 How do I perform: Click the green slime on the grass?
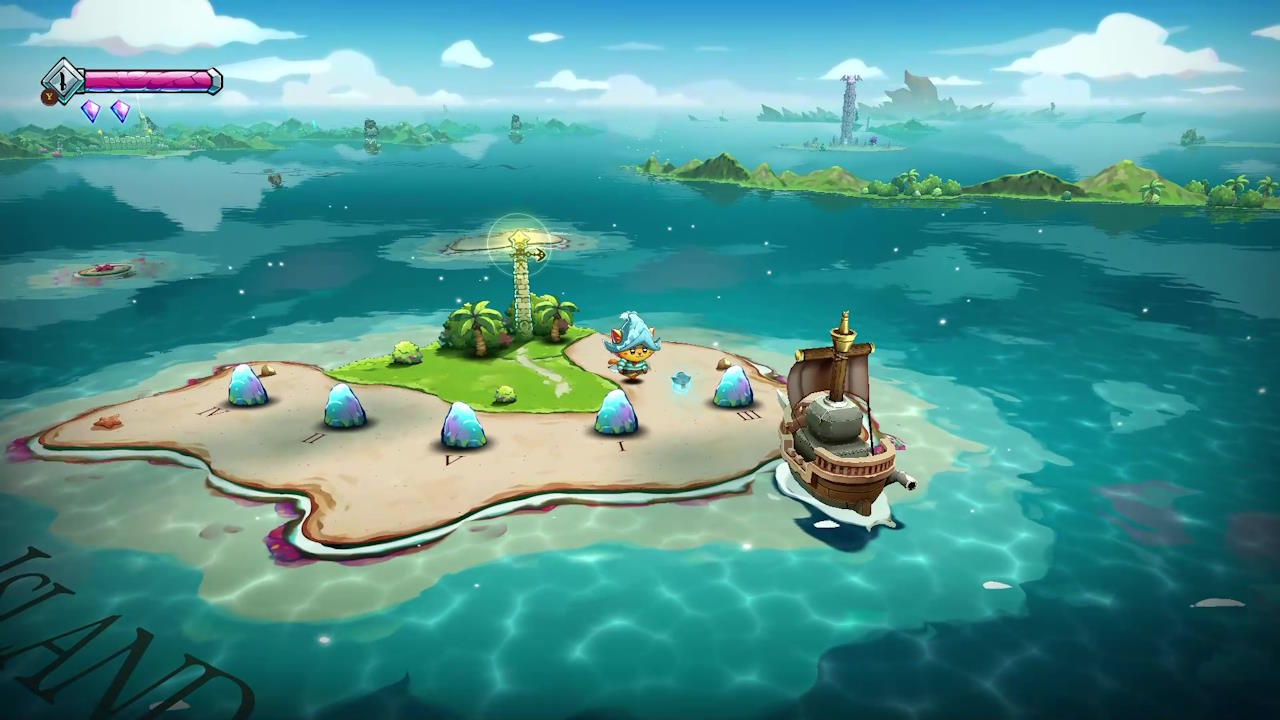point(503,392)
